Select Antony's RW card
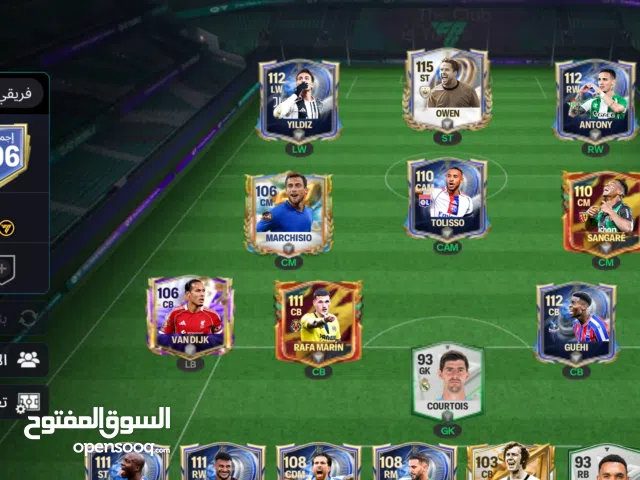The height and width of the screenshot is (480, 640). click(x=594, y=100)
